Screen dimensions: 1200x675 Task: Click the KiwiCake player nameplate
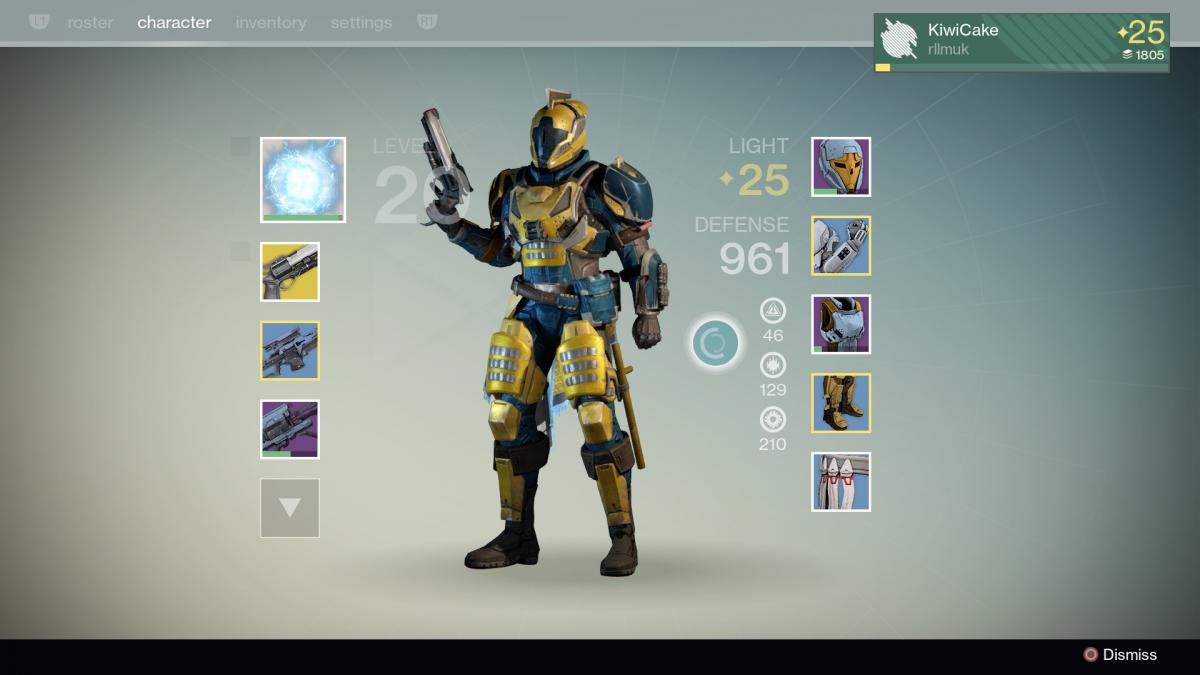coord(1021,42)
